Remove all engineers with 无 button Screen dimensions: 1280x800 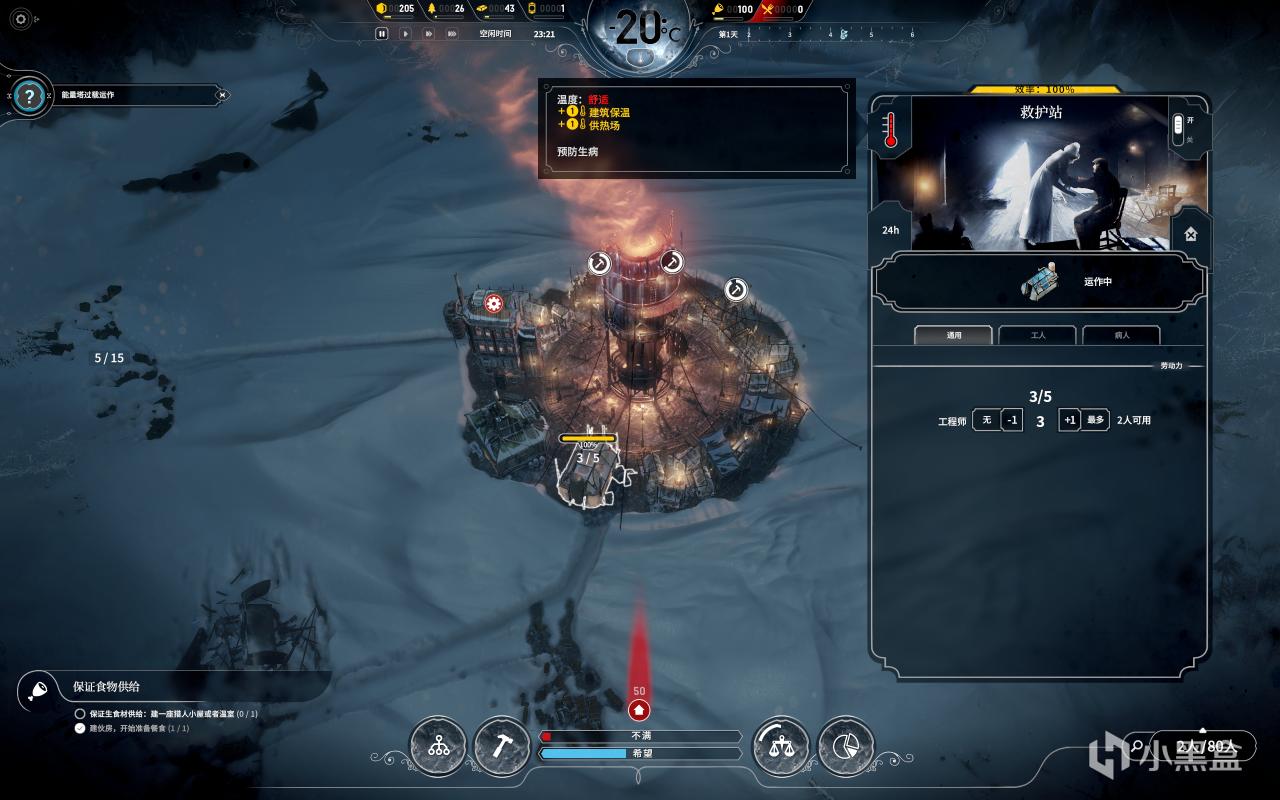coord(986,420)
